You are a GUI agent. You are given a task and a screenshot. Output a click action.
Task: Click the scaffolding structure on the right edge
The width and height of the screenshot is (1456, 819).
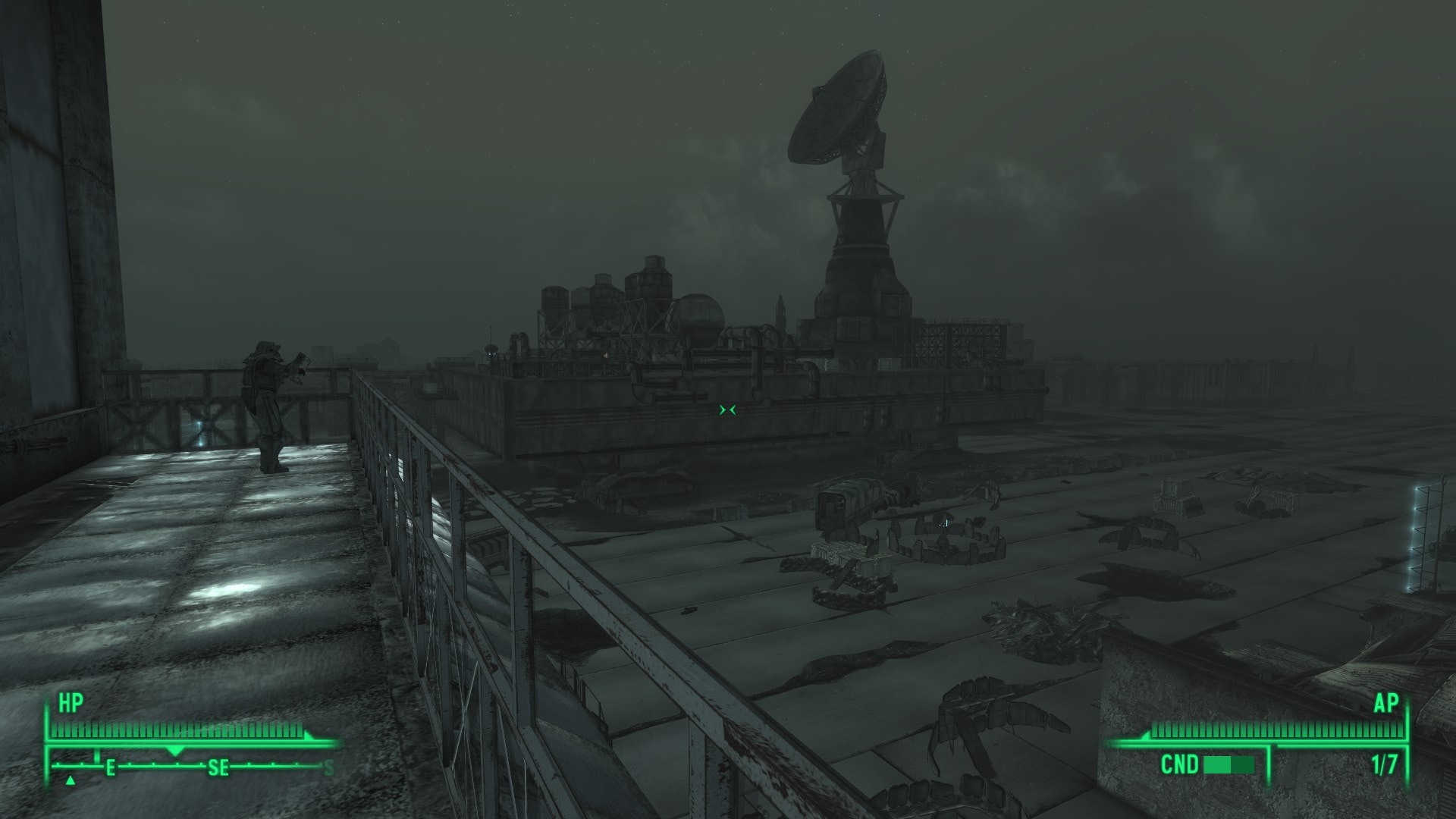1420,538
